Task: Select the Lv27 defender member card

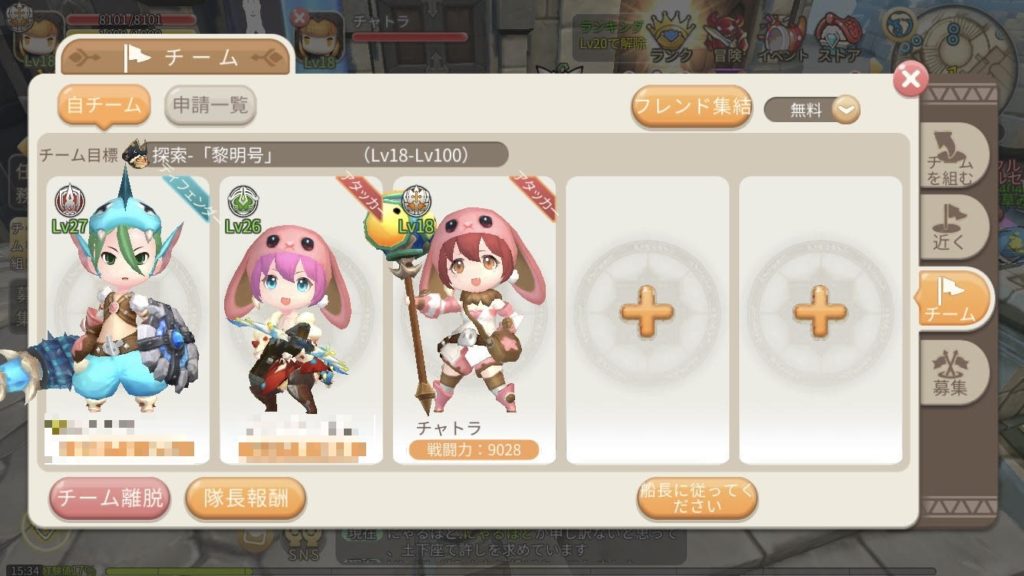Action: coord(127,320)
